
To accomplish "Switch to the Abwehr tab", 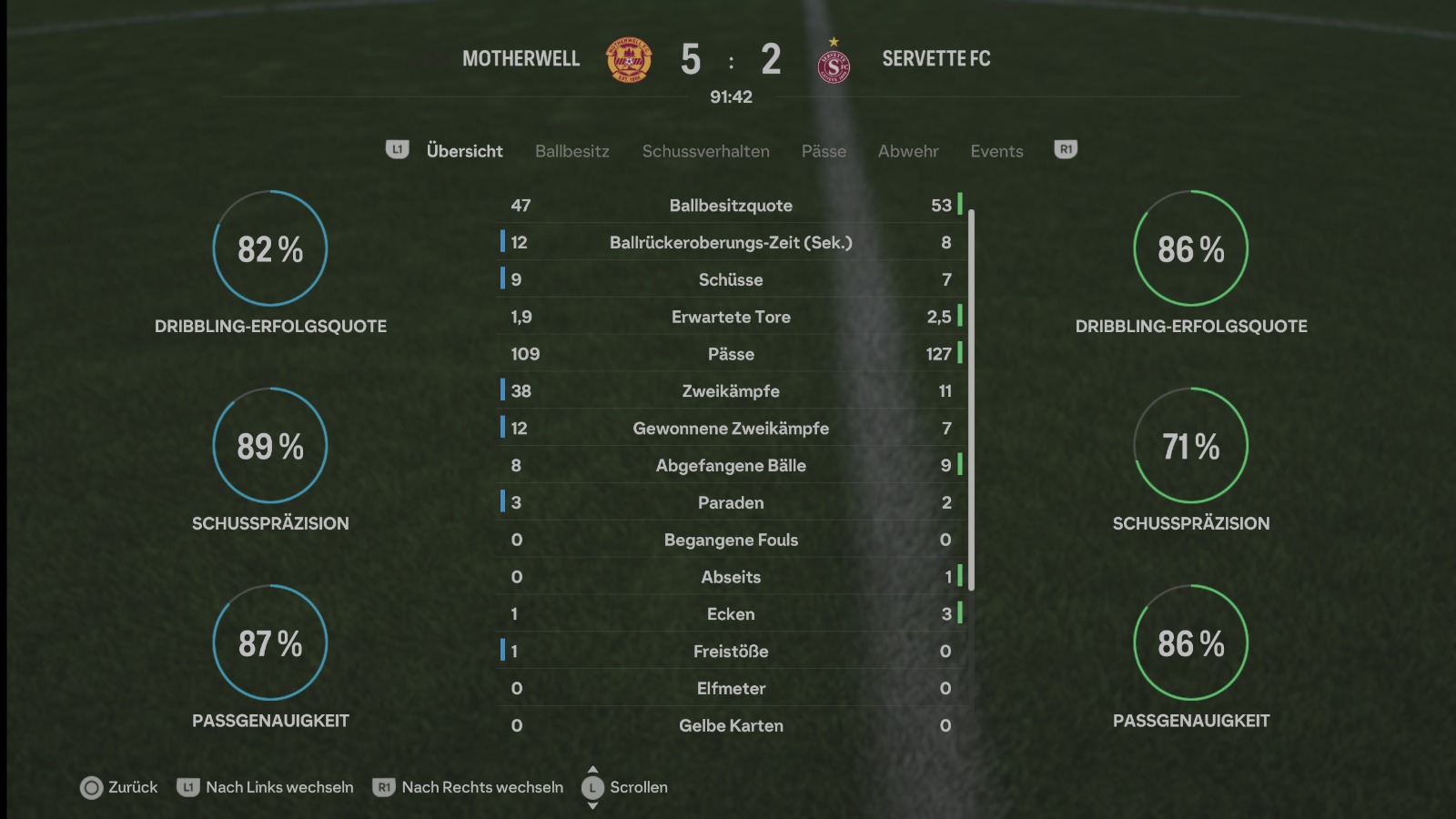I will pos(907,151).
